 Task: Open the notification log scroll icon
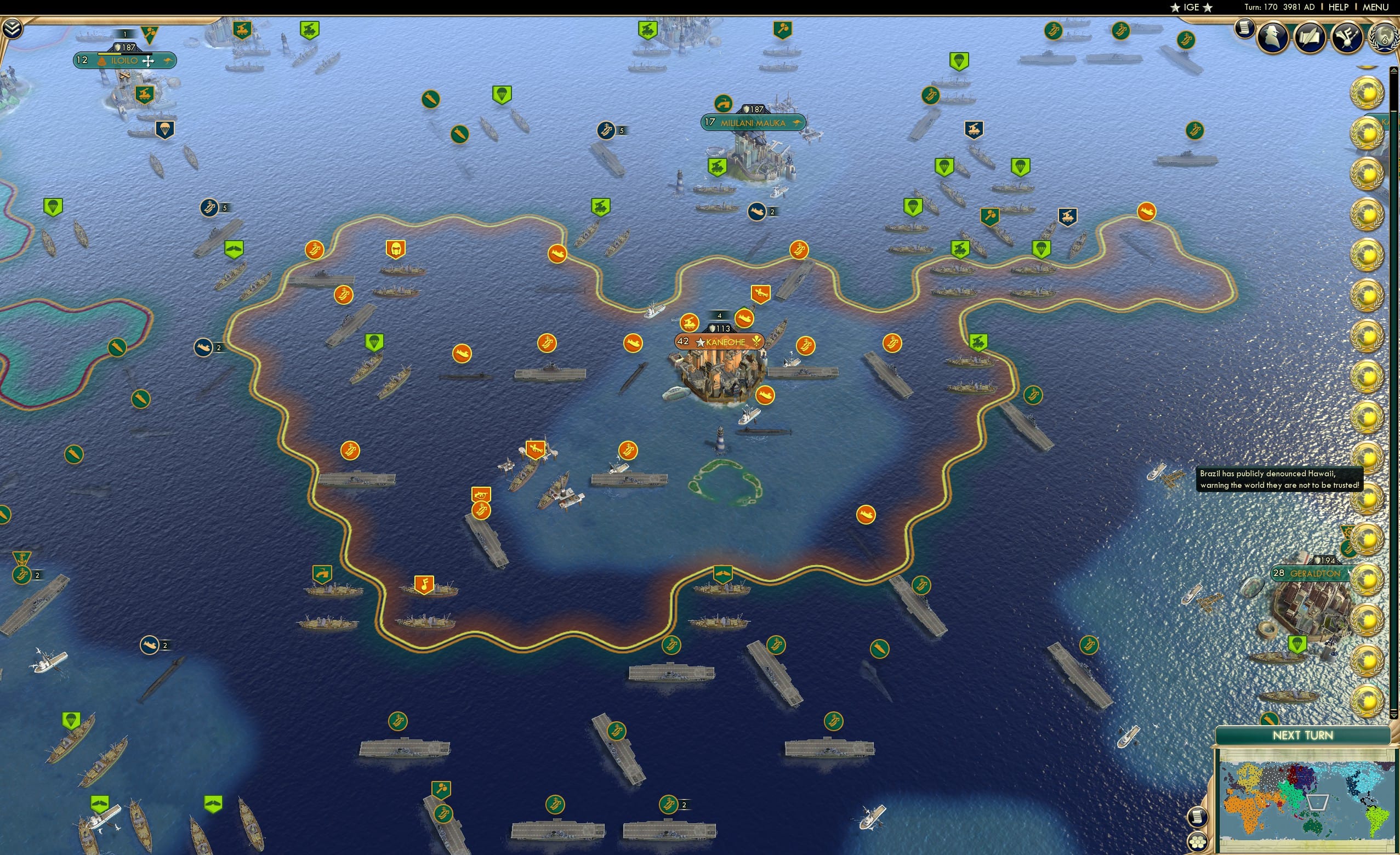[x=1244, y=30]
